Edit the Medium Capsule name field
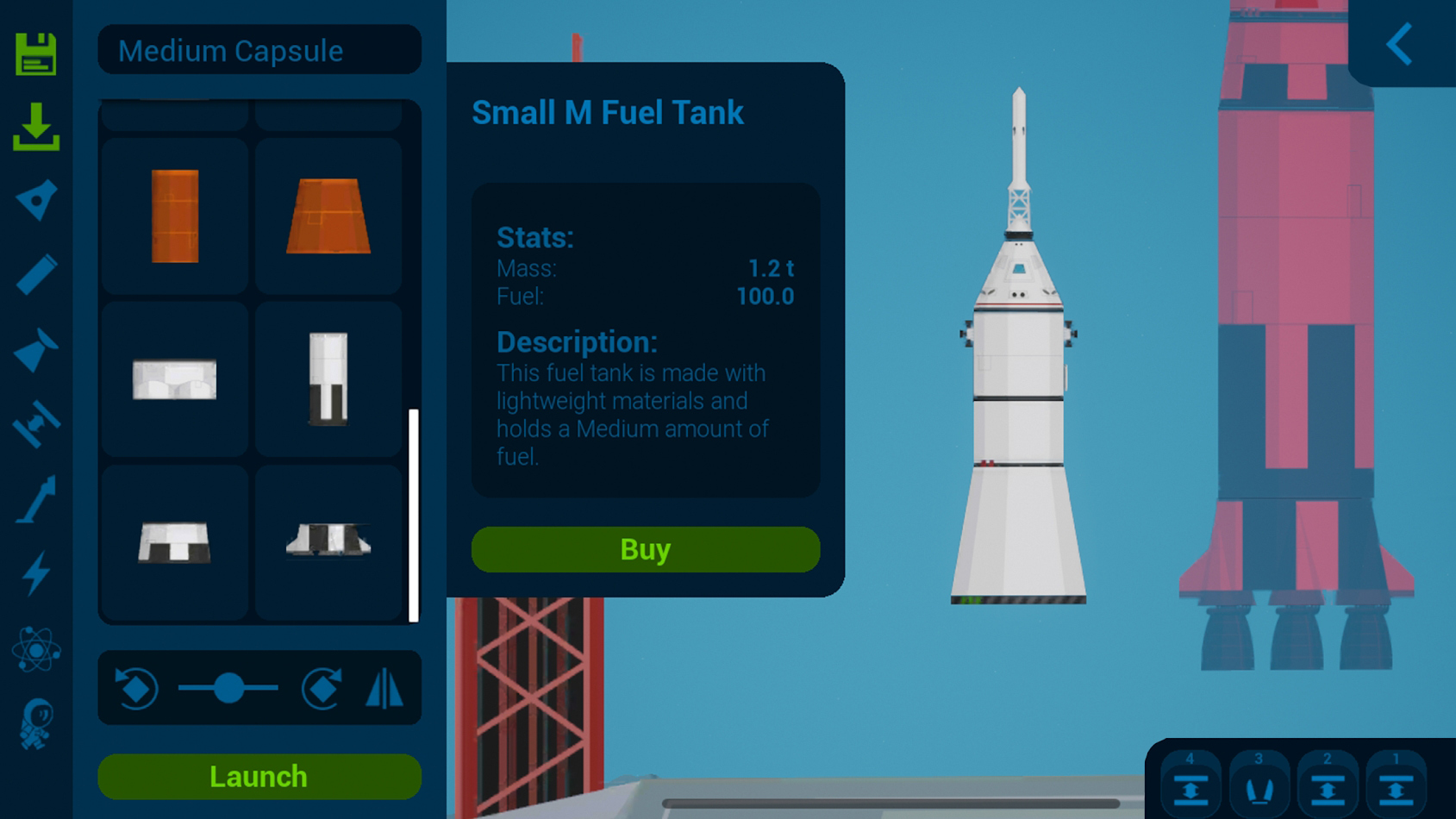 [x=259, y=51]
